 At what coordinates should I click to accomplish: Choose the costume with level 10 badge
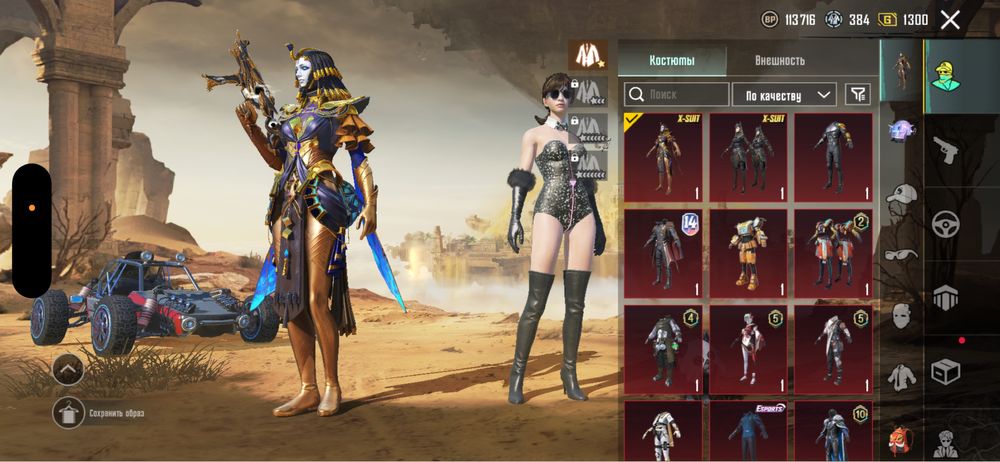[x=833, y=432]
